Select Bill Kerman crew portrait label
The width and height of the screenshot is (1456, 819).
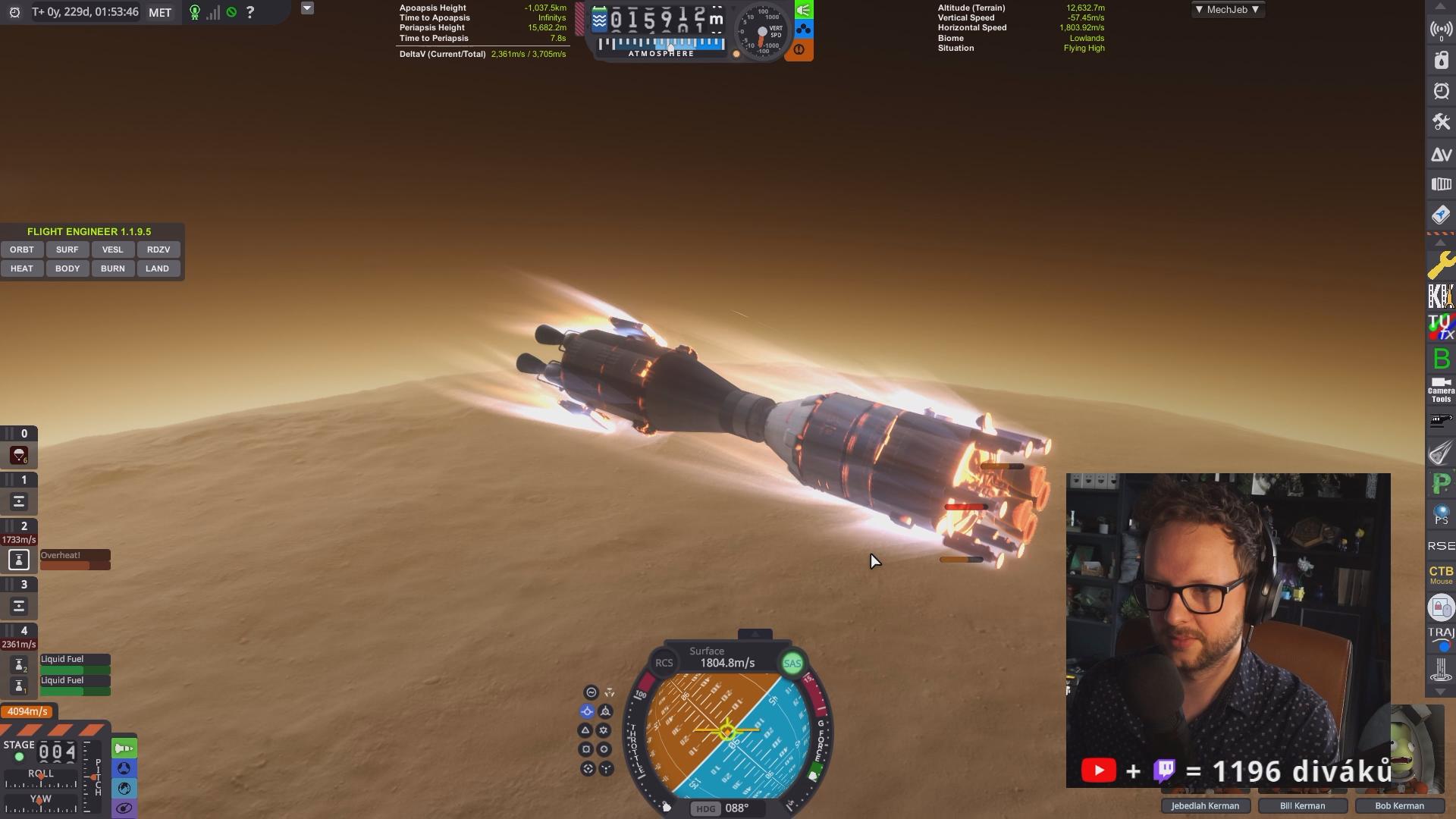click(x=1302, y=805)
